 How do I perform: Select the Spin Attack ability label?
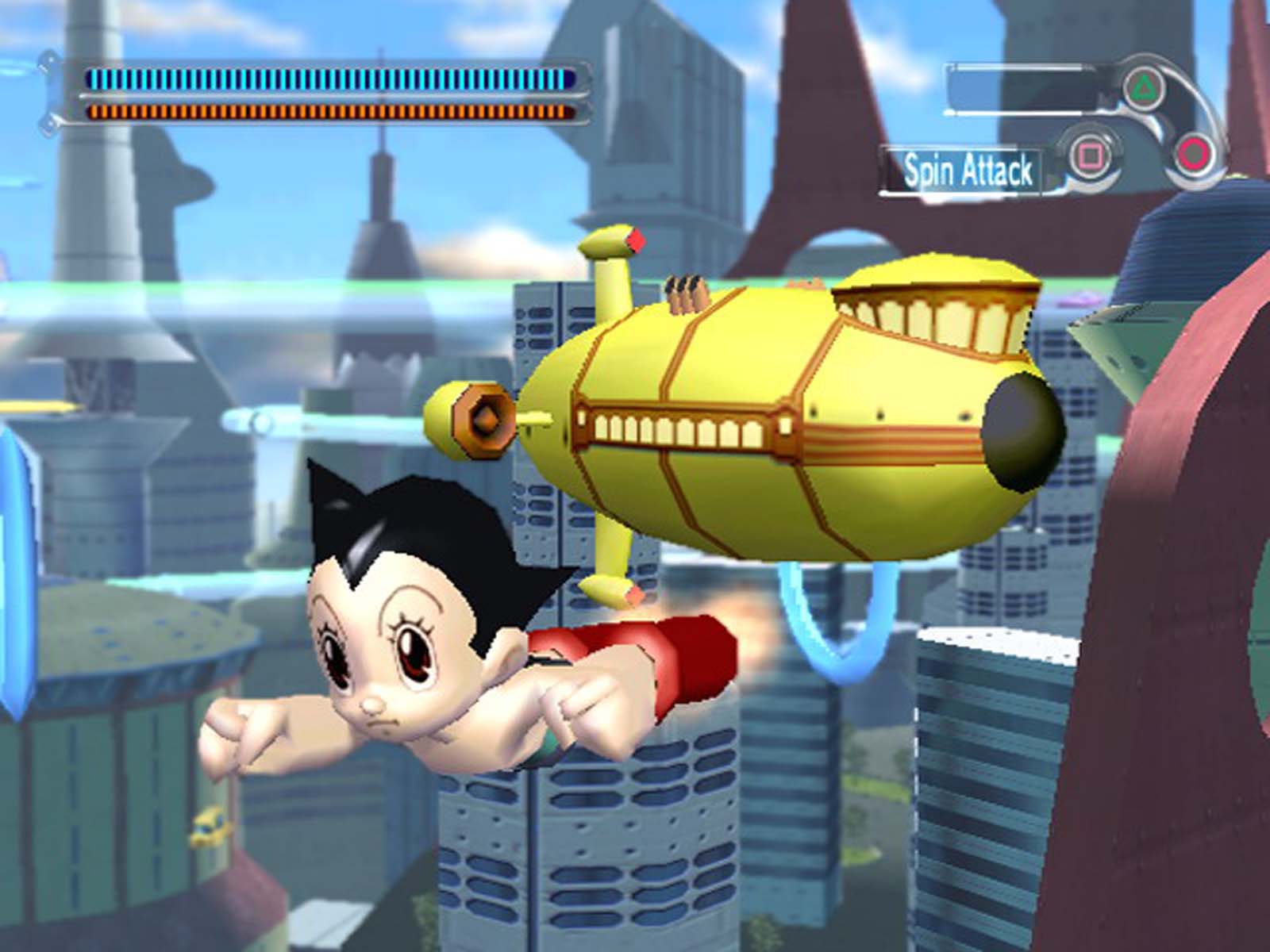(x=968, y=171)
